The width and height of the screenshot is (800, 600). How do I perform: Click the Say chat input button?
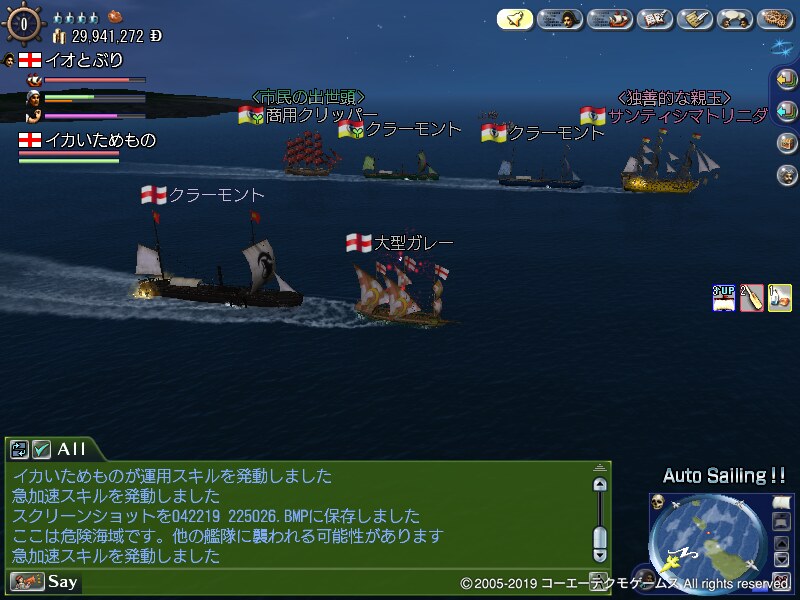click(x=45, y=581)
